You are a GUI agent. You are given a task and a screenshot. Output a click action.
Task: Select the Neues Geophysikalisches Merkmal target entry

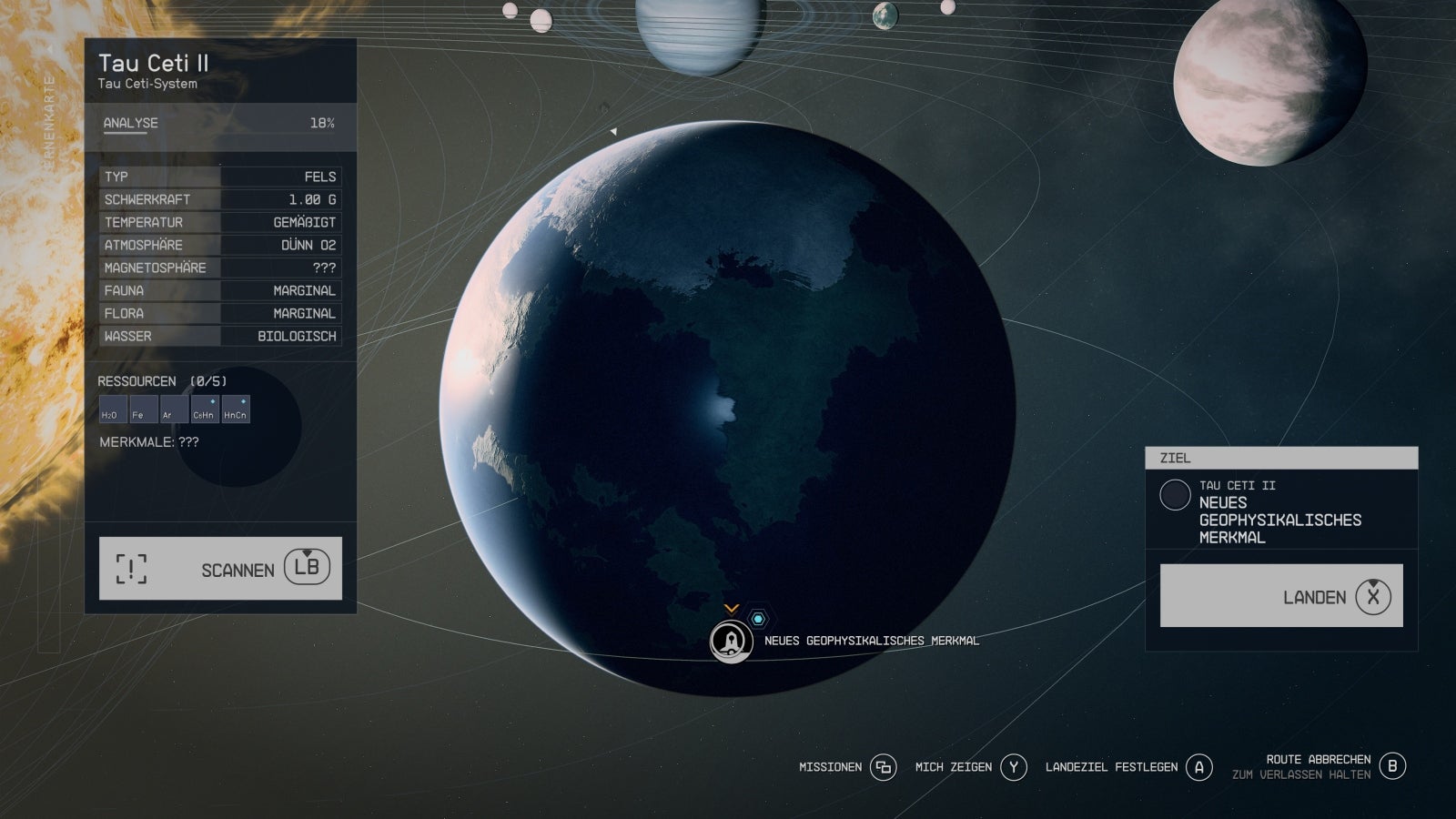pos(1280,511)
